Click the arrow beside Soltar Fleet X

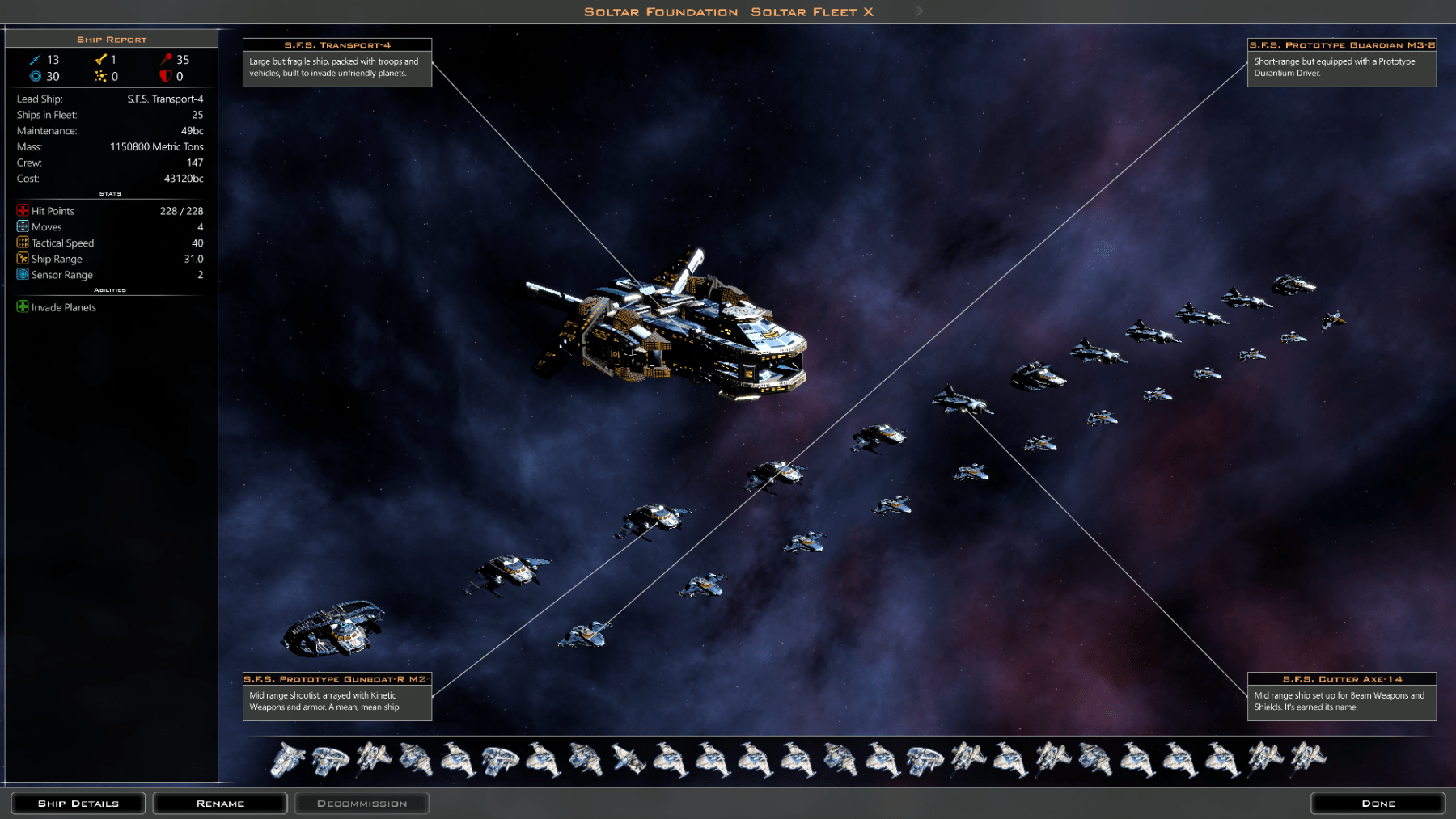[x=919, y=11]
